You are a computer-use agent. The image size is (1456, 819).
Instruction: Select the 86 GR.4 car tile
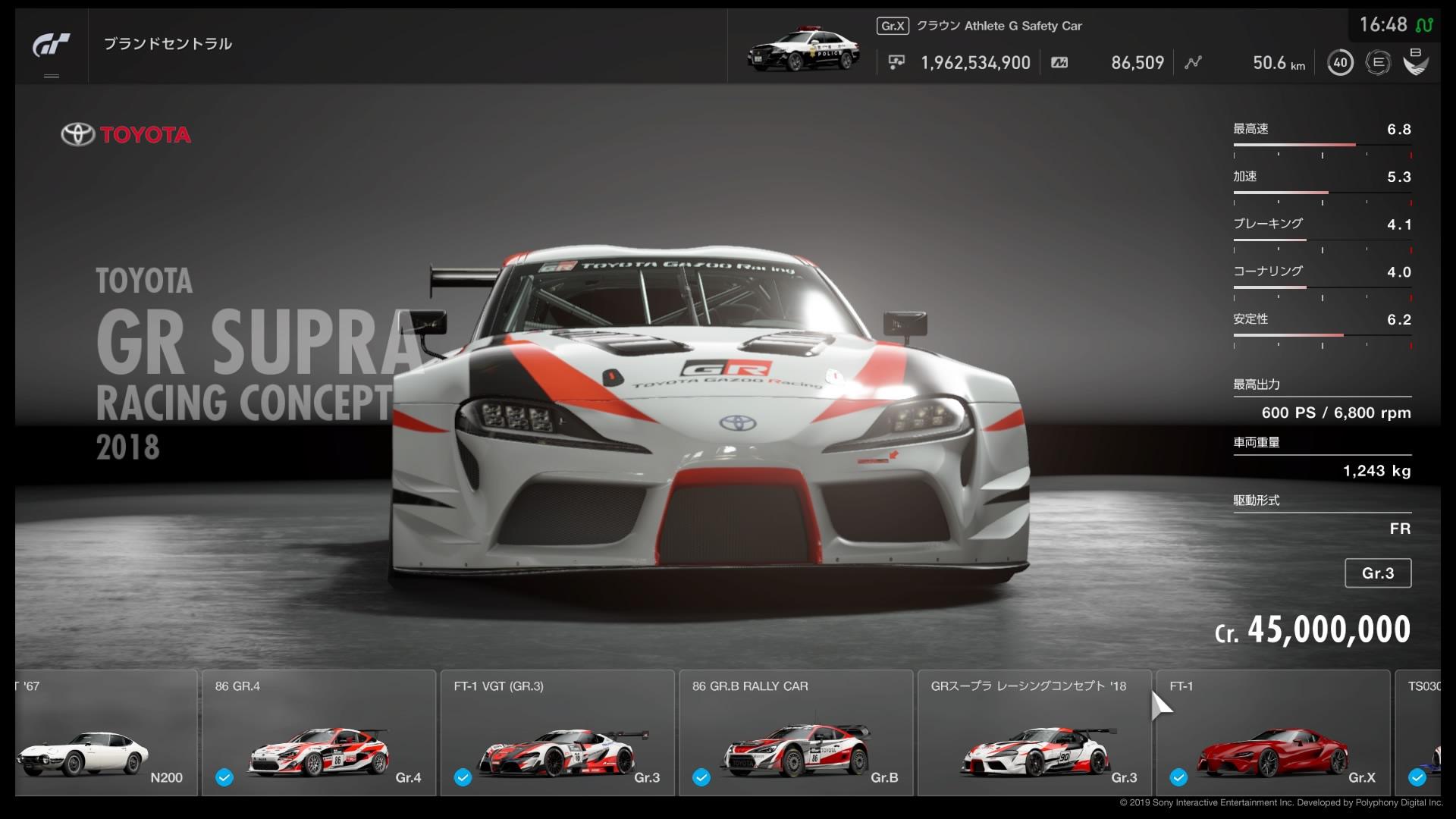coord(318,733)
